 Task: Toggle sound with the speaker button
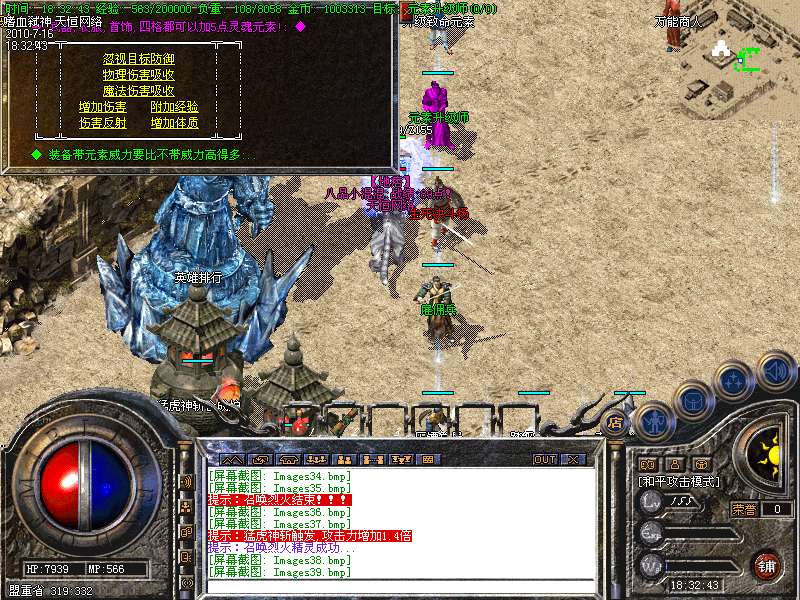tap(774, 371)
